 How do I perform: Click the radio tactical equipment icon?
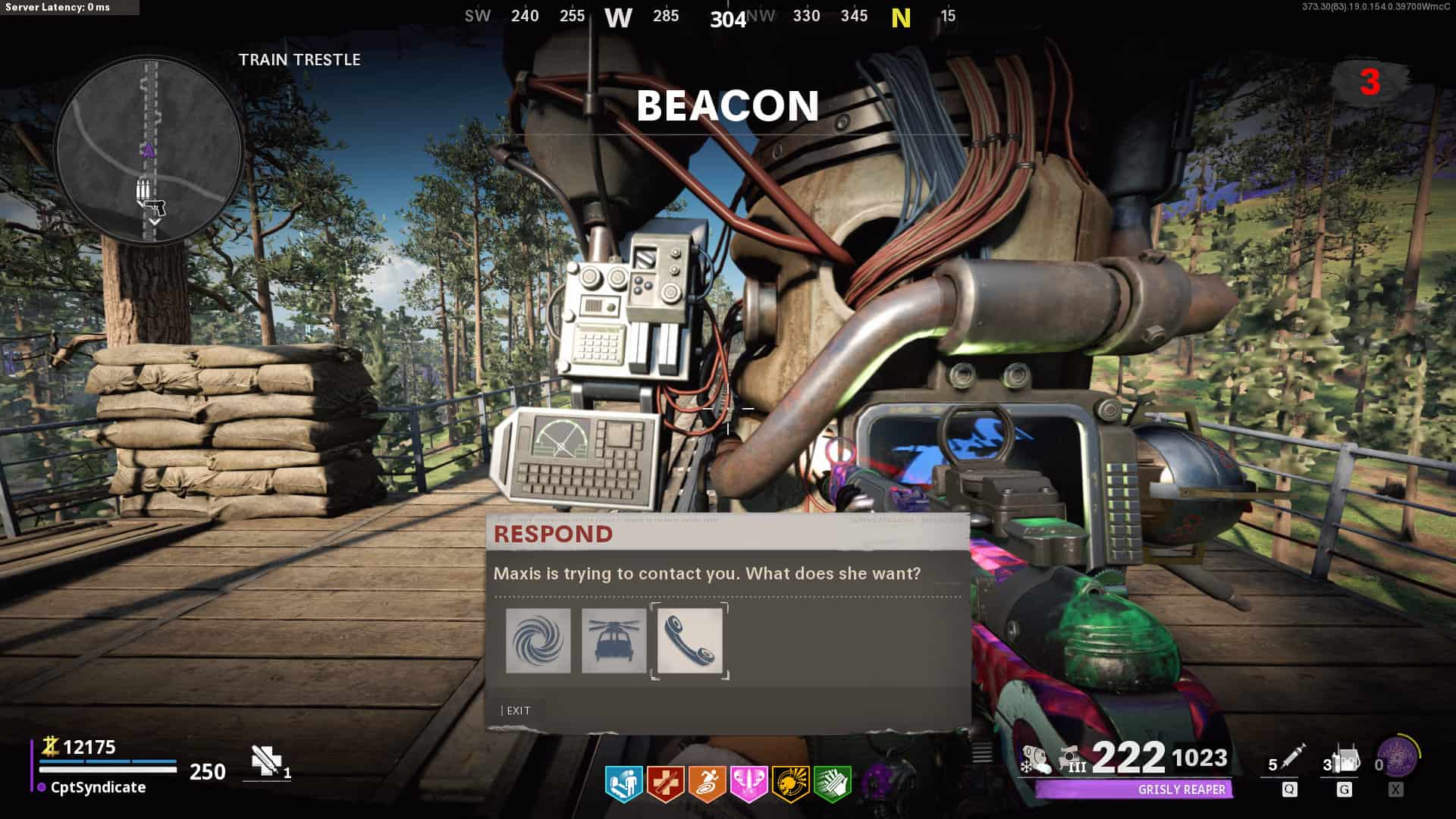coord(1345,760)
